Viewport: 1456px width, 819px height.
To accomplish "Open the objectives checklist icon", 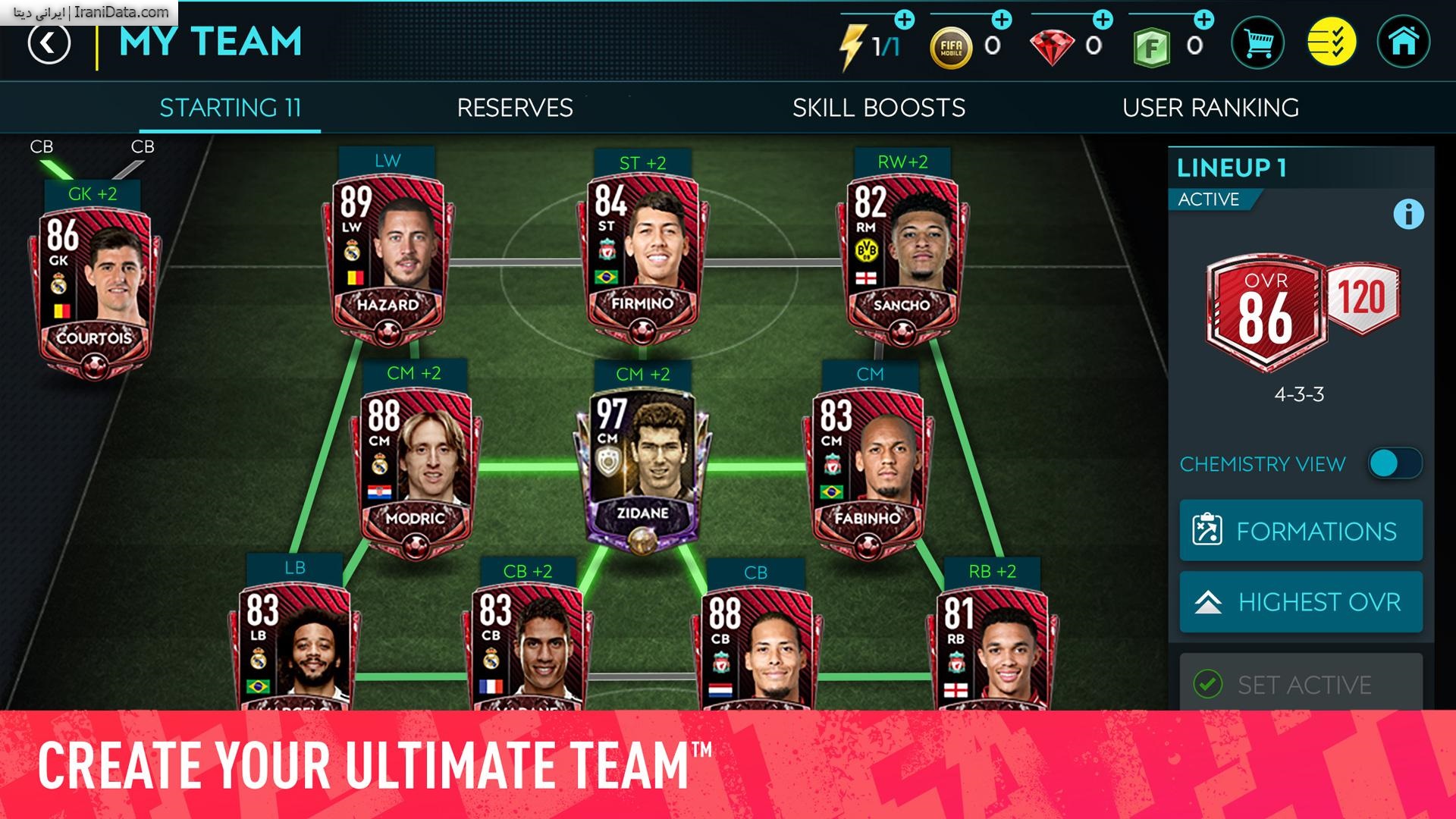I will [1332, 43].
